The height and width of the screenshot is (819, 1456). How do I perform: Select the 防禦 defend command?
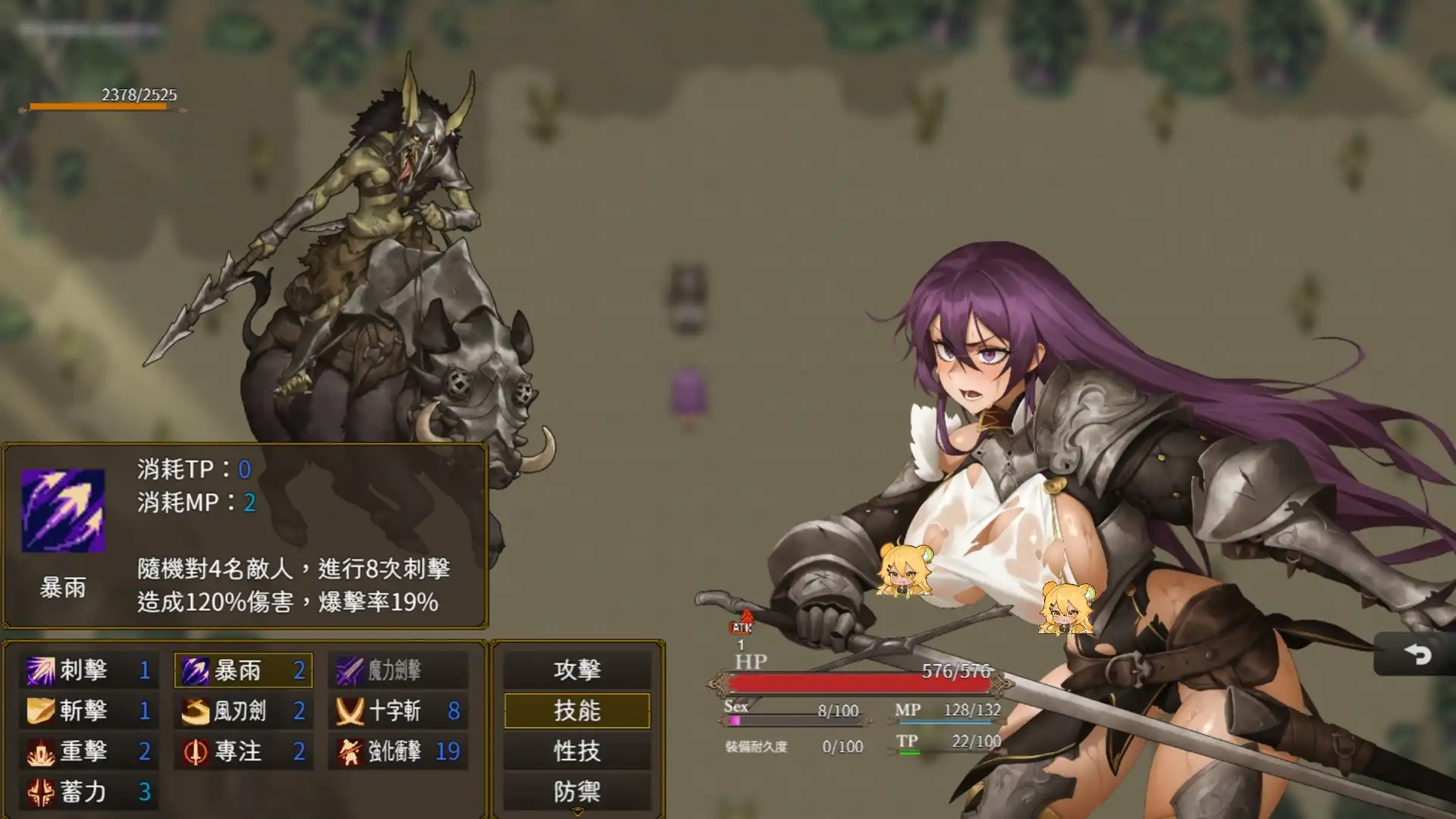coord(576,792)
